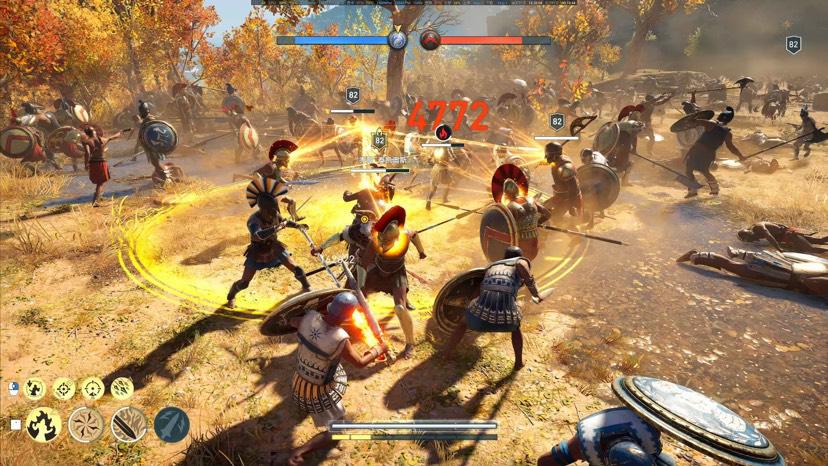The width and height of the screenshot is (828, 466).
Task: Click the small archer silhouette ability
Action: (35, 388)
